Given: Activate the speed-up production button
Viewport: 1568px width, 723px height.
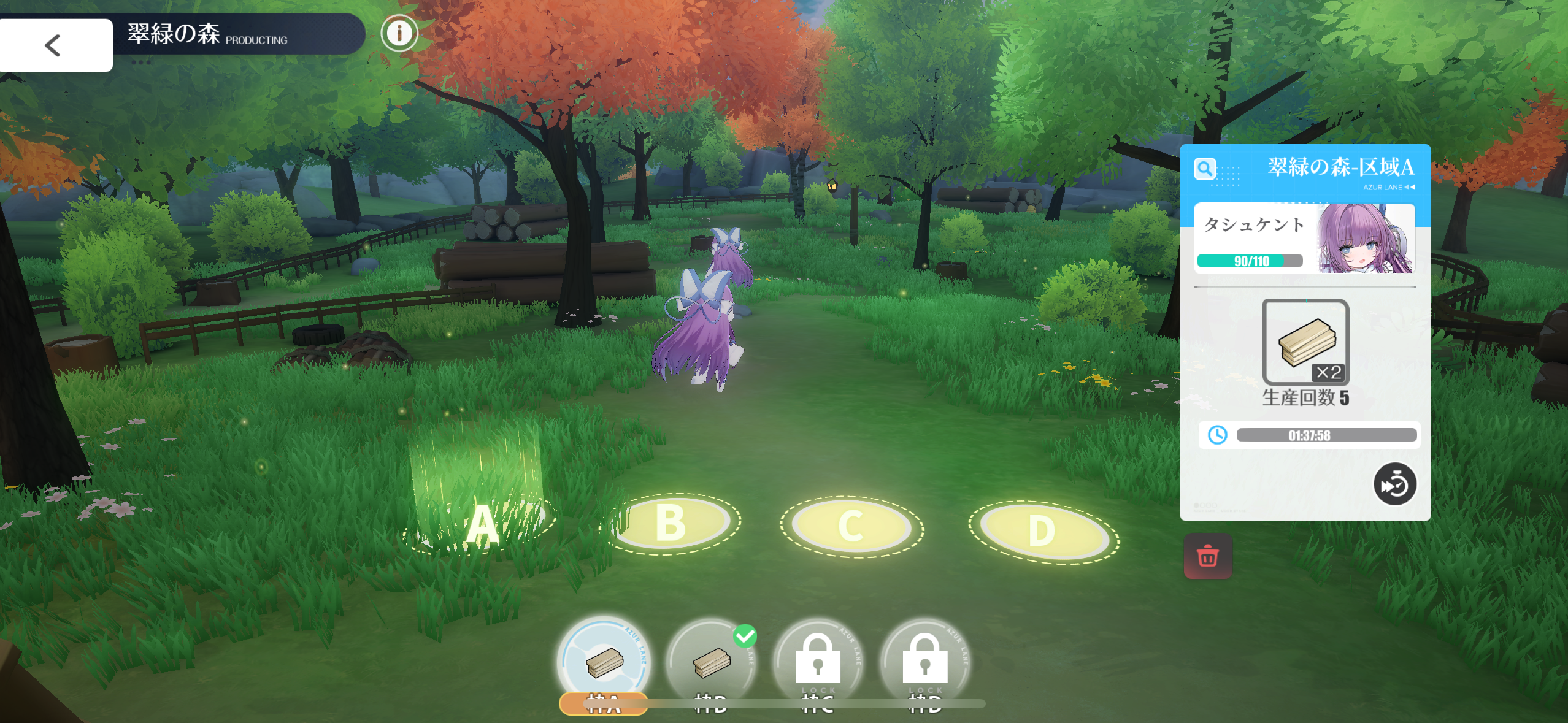Looking at the screenshot, I should [1394, 484].
